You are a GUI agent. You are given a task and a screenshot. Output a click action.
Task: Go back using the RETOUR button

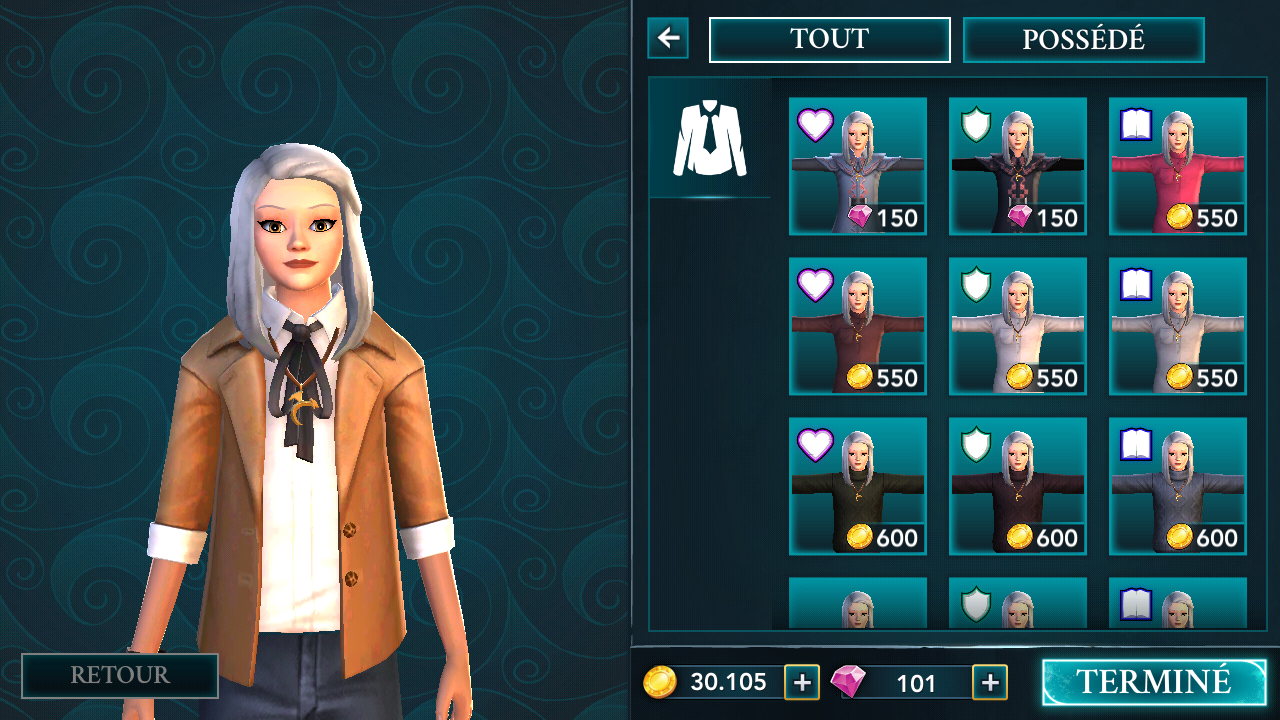[x=120, y=676]
